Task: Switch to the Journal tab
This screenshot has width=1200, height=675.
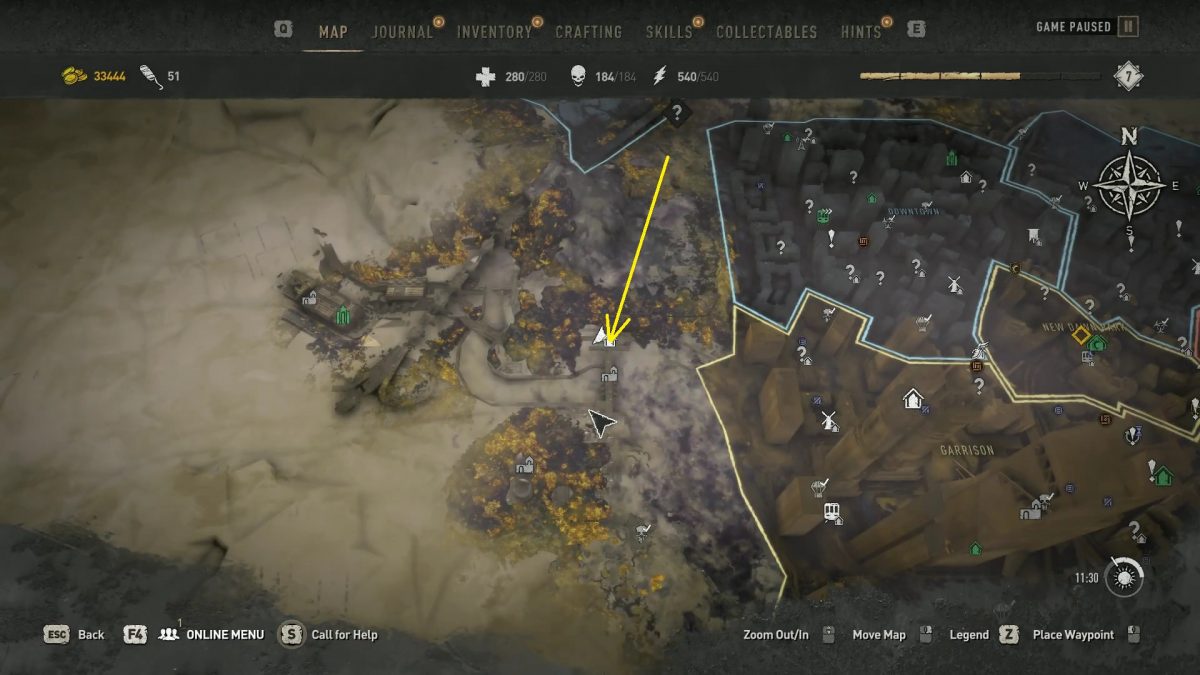Action: coord(402,32)
